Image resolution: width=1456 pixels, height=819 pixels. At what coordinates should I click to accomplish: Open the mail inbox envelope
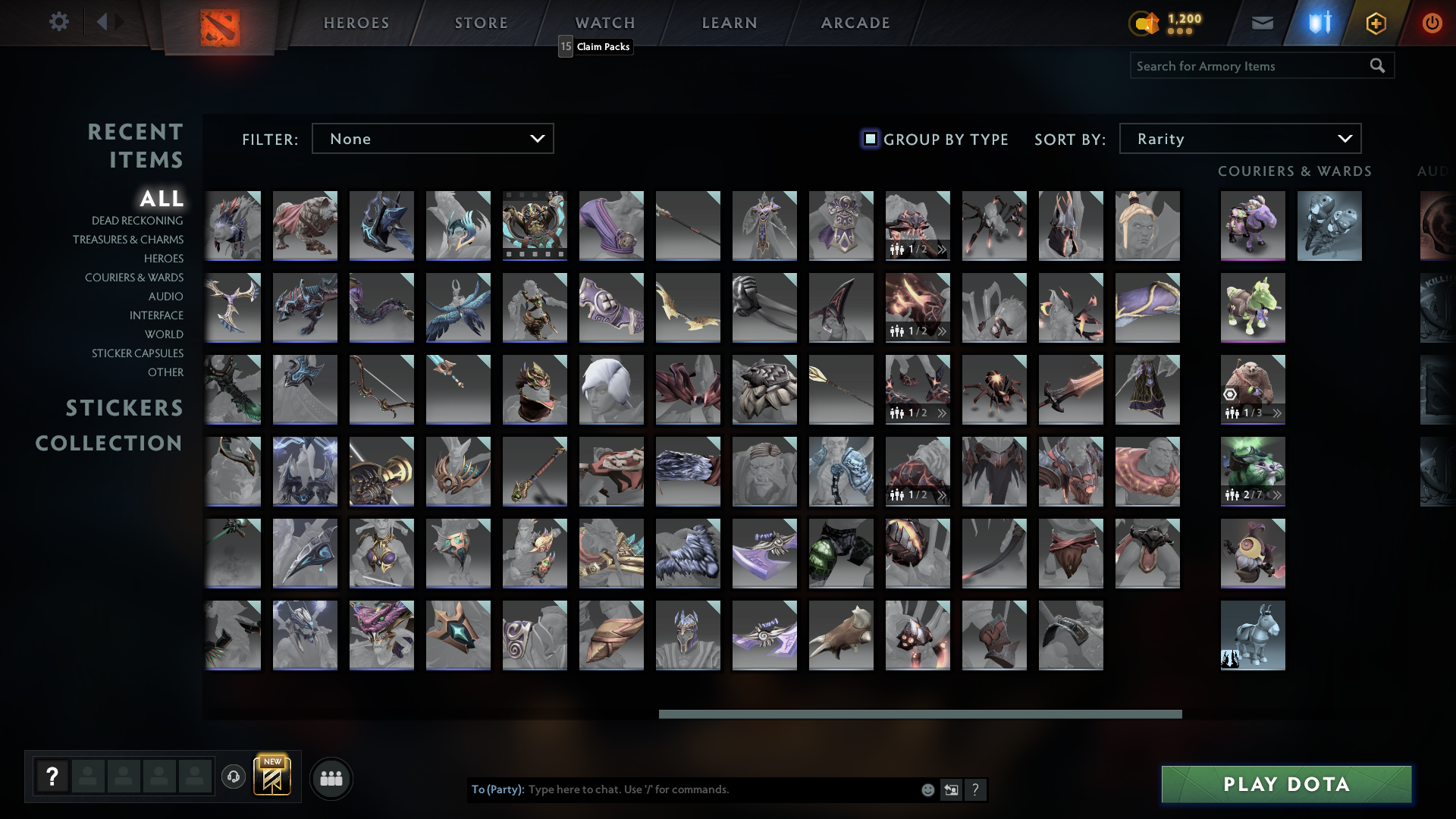(1263, 22)
